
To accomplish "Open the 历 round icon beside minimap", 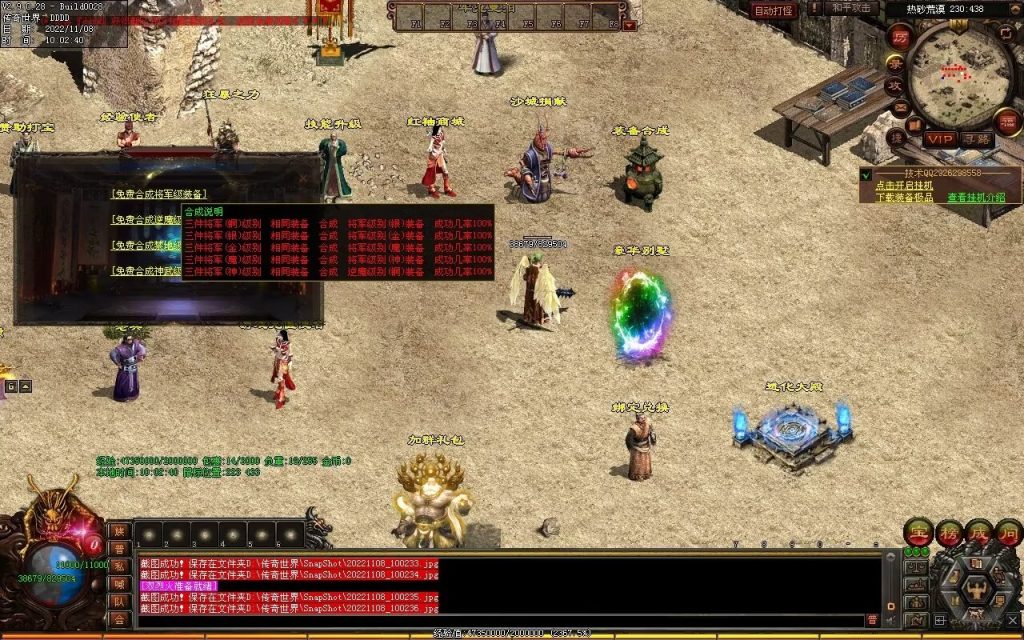I will (x=899, y=37).
